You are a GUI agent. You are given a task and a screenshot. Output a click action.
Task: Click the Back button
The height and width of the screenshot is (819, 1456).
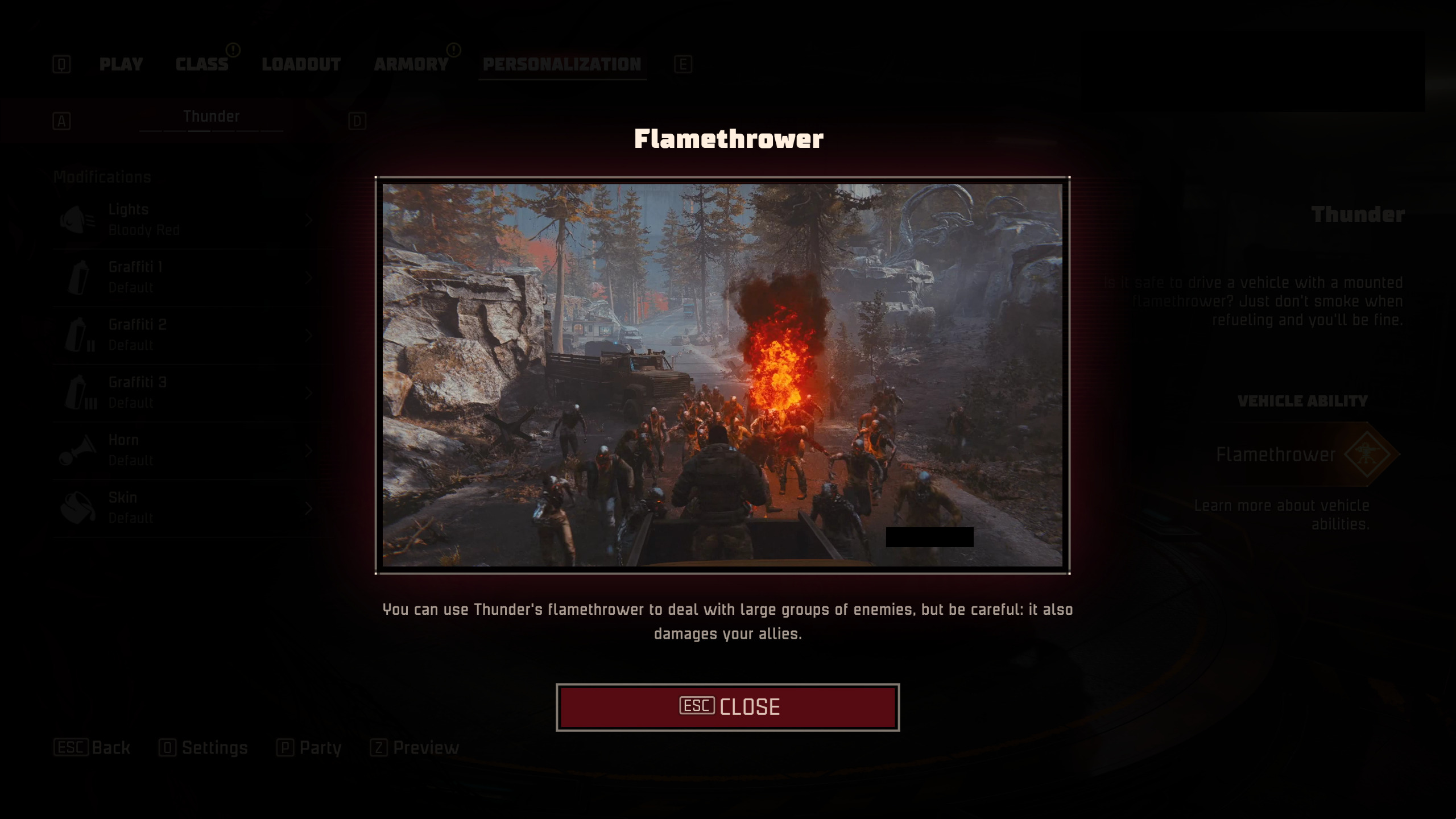(x=93, y=747)
